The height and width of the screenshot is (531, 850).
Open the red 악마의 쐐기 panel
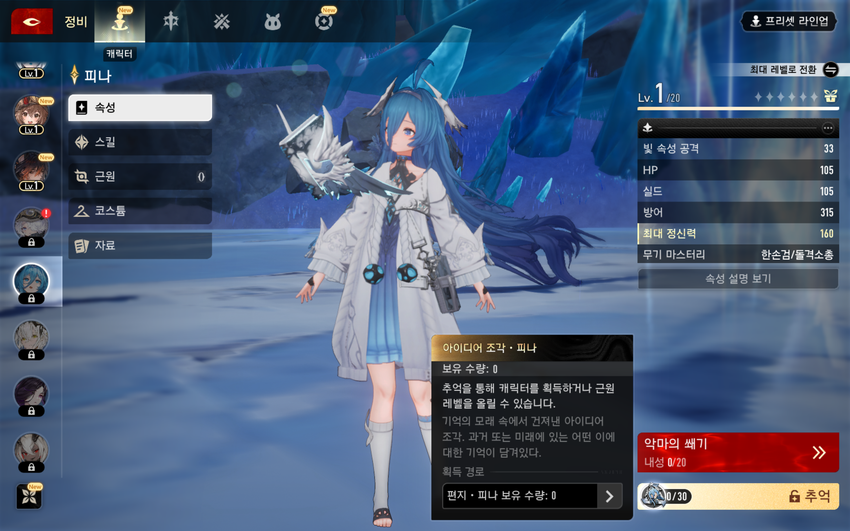click(x=738, y=452)
